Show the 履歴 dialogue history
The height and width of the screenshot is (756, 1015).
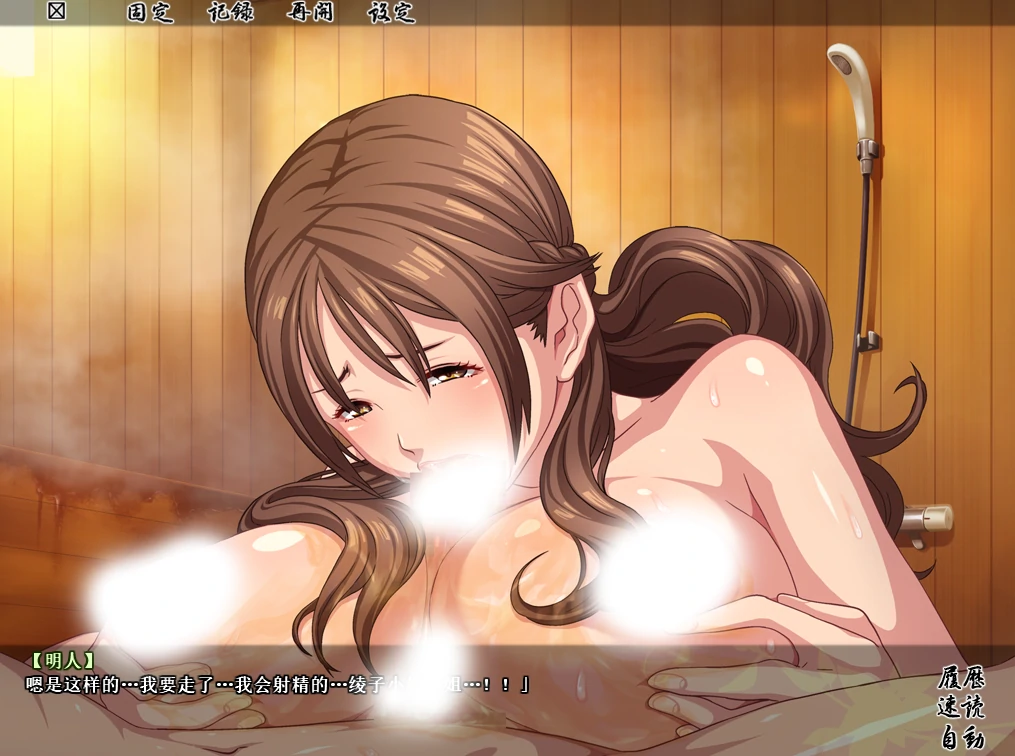(962, 677)
